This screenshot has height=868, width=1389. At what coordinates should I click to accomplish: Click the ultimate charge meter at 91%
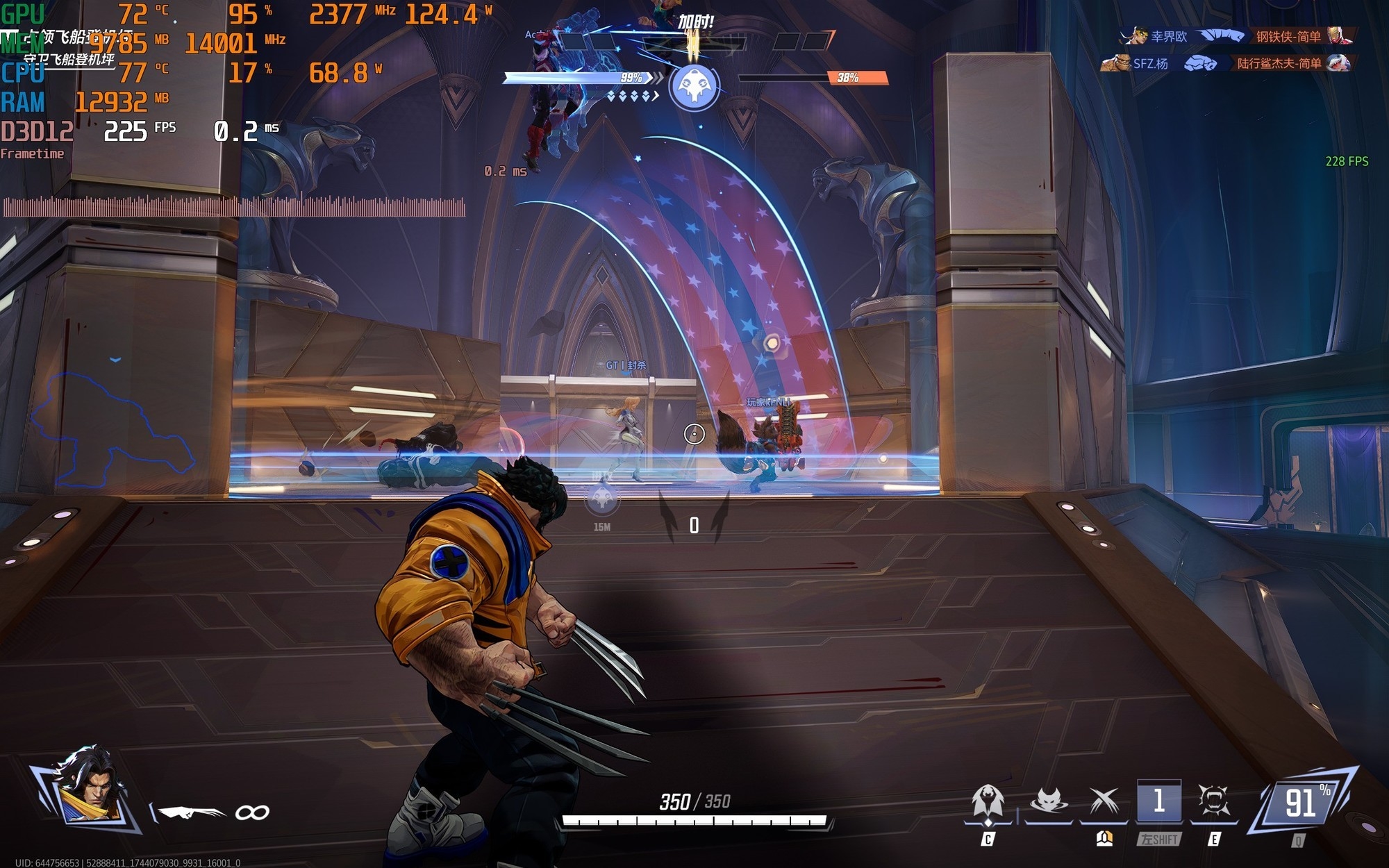pyautogui.click(x=1300, y=803)
